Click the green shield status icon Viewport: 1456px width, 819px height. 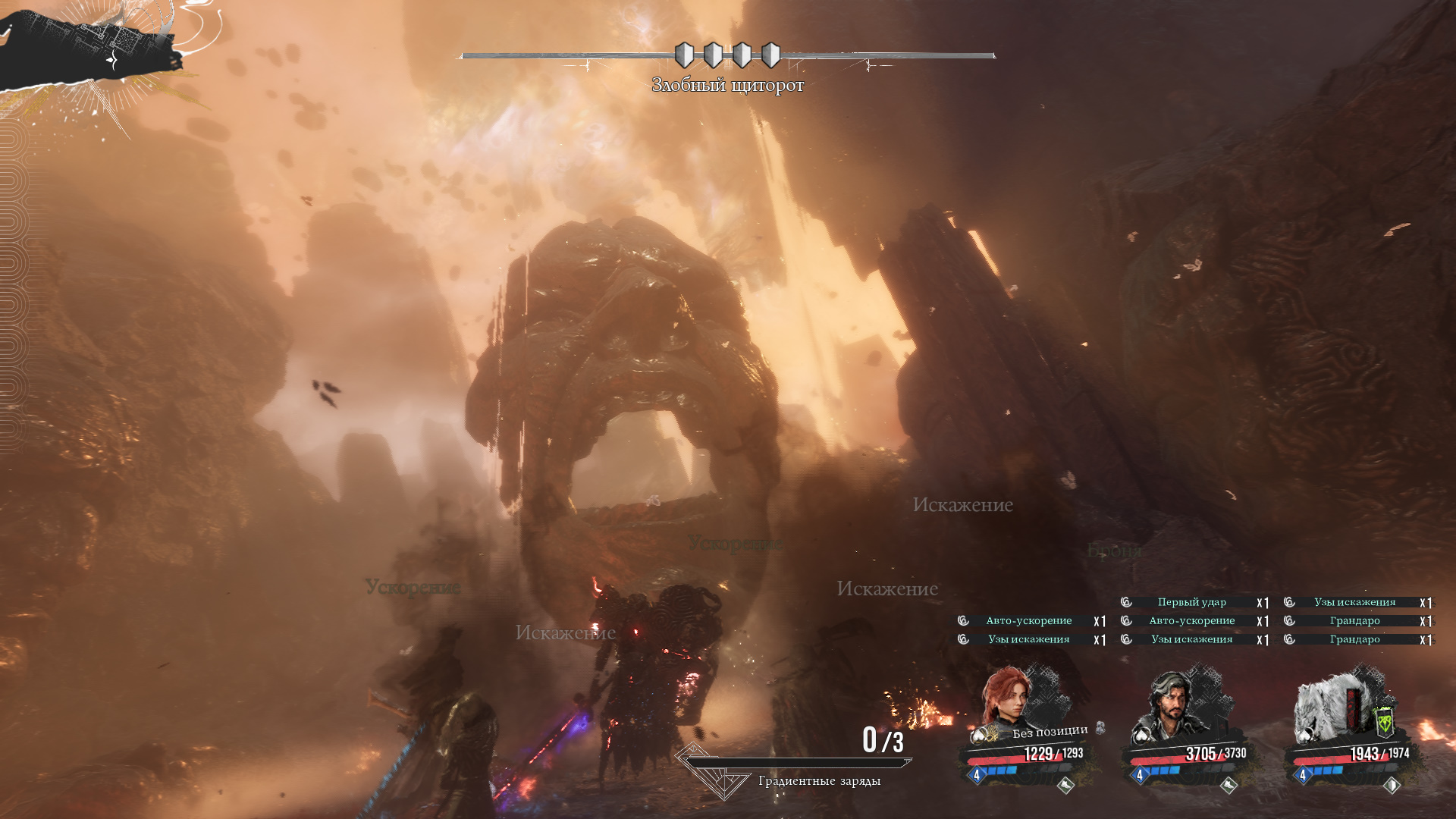[1384, 722]
